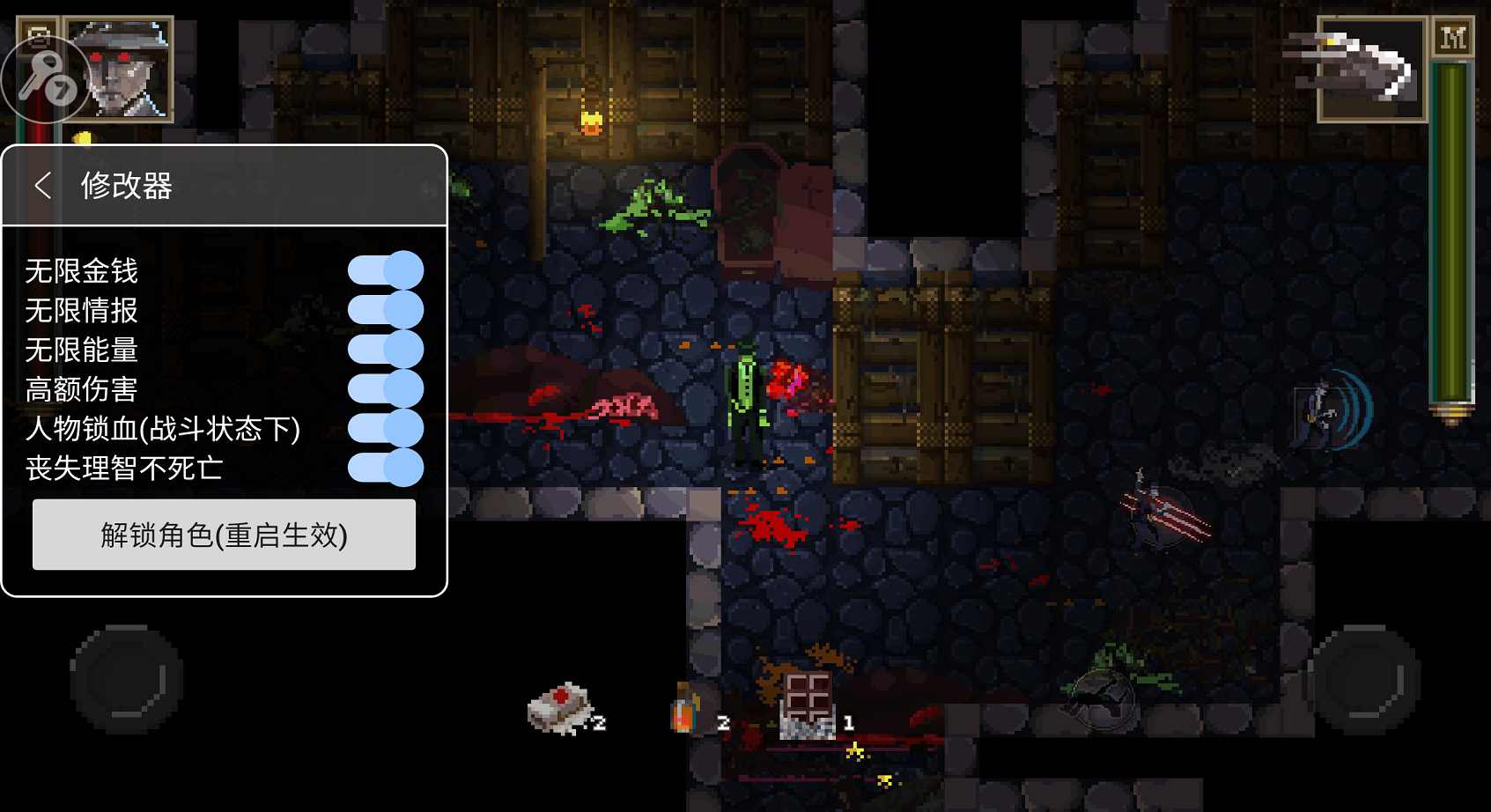Tap the right virtual joystick
The image size is (1491, 812).
coord(1363,678)
